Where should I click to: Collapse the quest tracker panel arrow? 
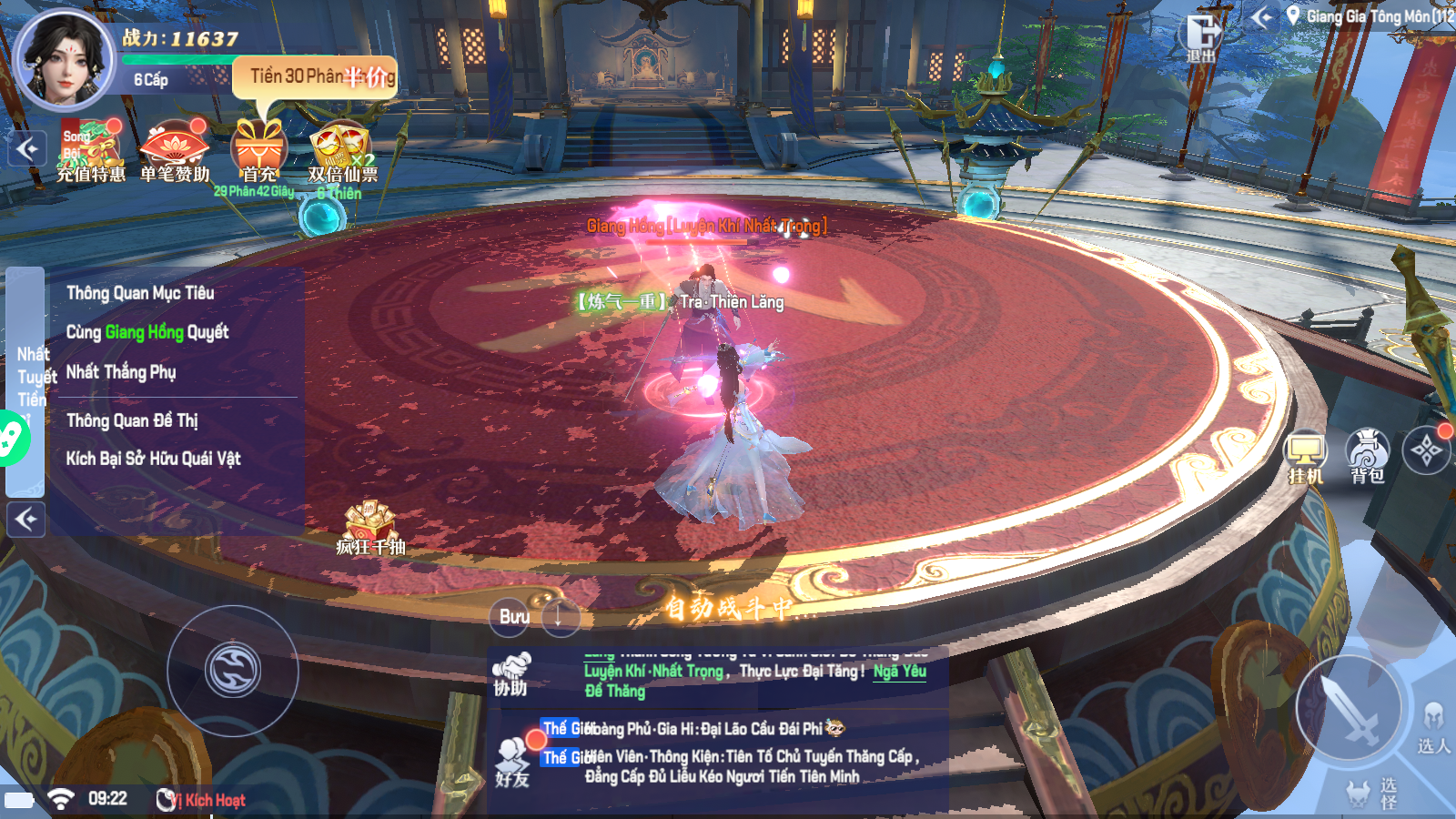point(26,520)
